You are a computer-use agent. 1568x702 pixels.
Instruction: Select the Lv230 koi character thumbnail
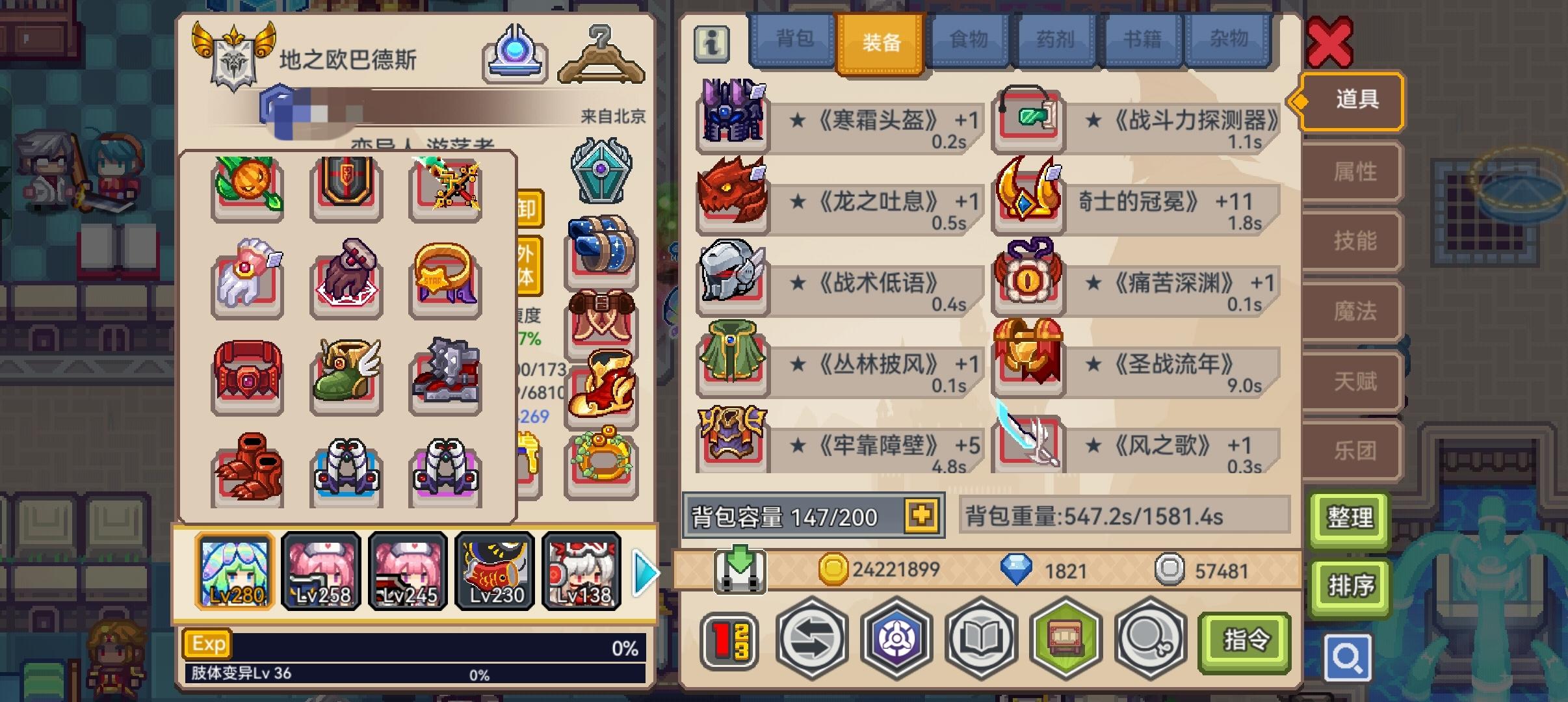(495, 571)
